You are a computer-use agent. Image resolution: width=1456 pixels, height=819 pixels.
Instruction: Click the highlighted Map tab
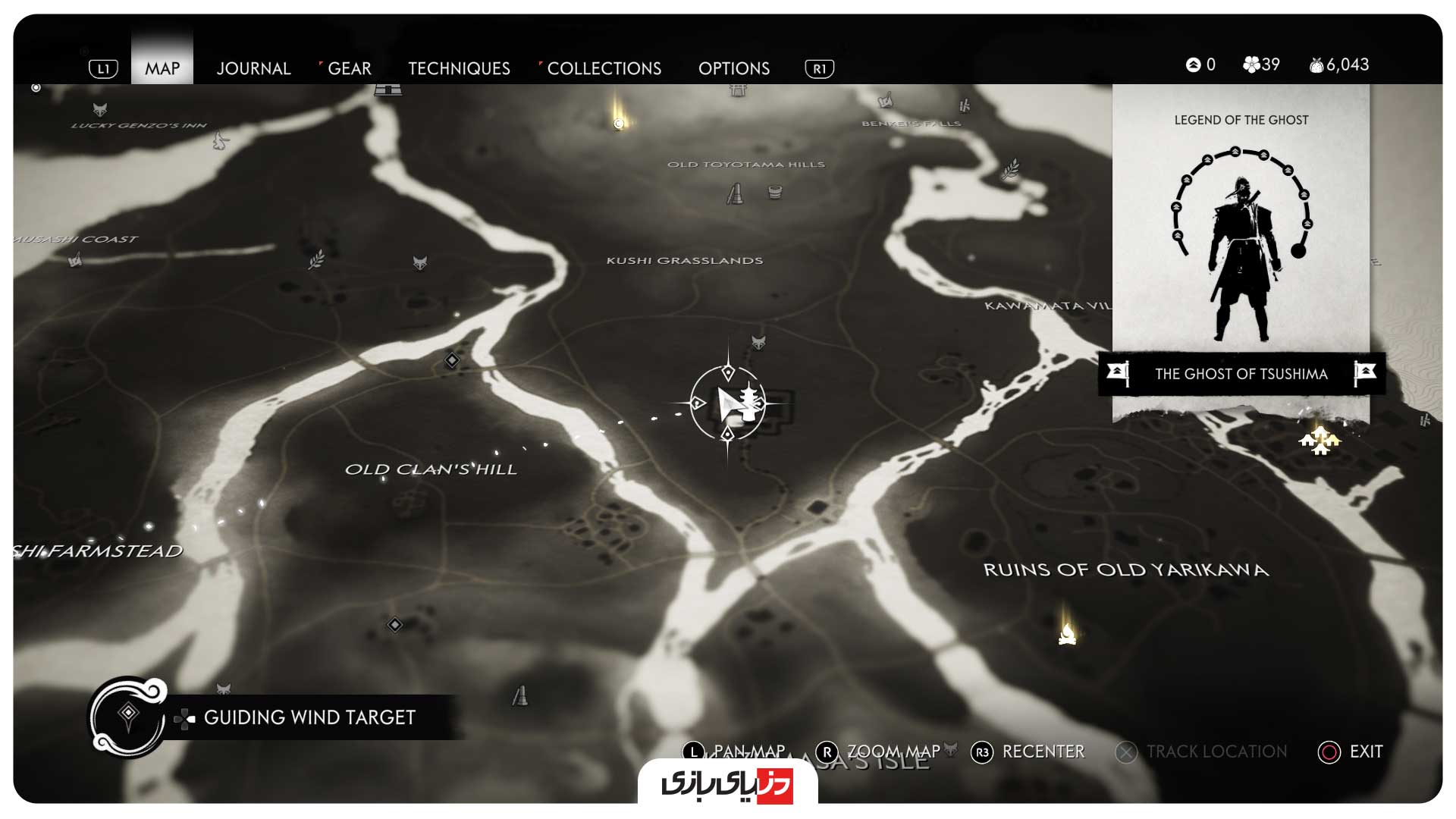pos(162,68)
